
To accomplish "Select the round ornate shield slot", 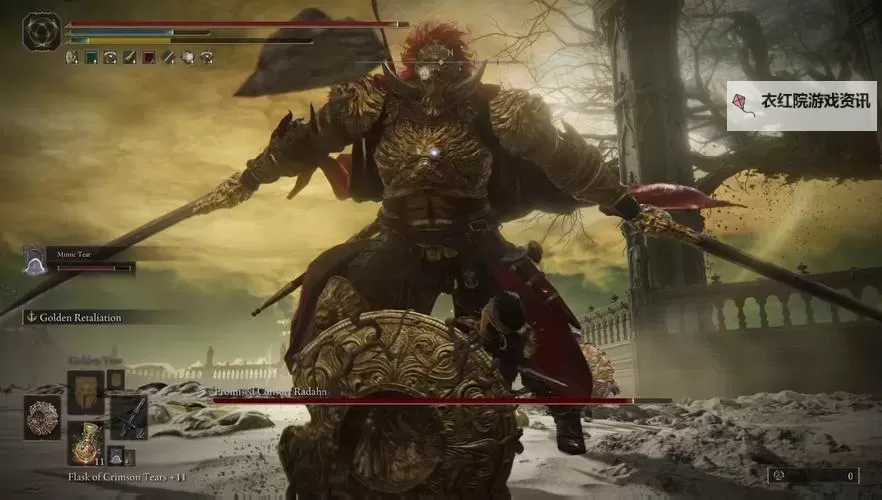I will tap(42, 417).
